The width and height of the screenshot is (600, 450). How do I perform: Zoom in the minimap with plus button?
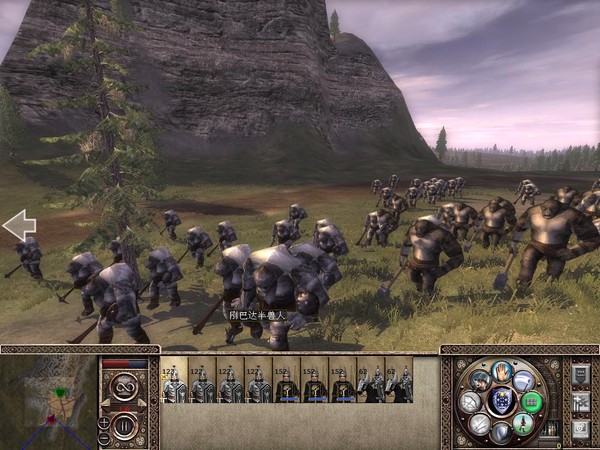105,421
